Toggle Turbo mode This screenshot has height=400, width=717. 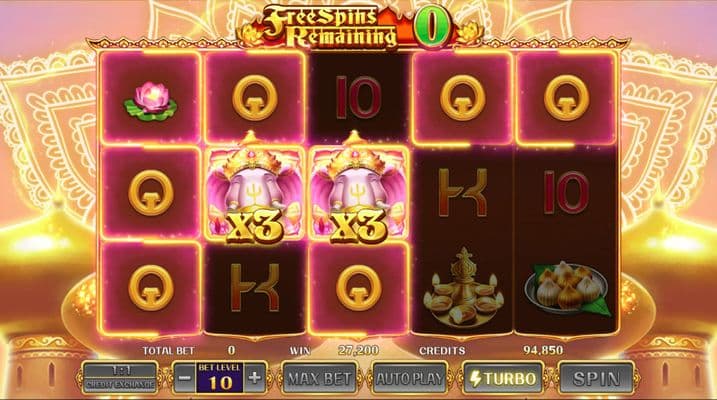(x=502, y=378)
